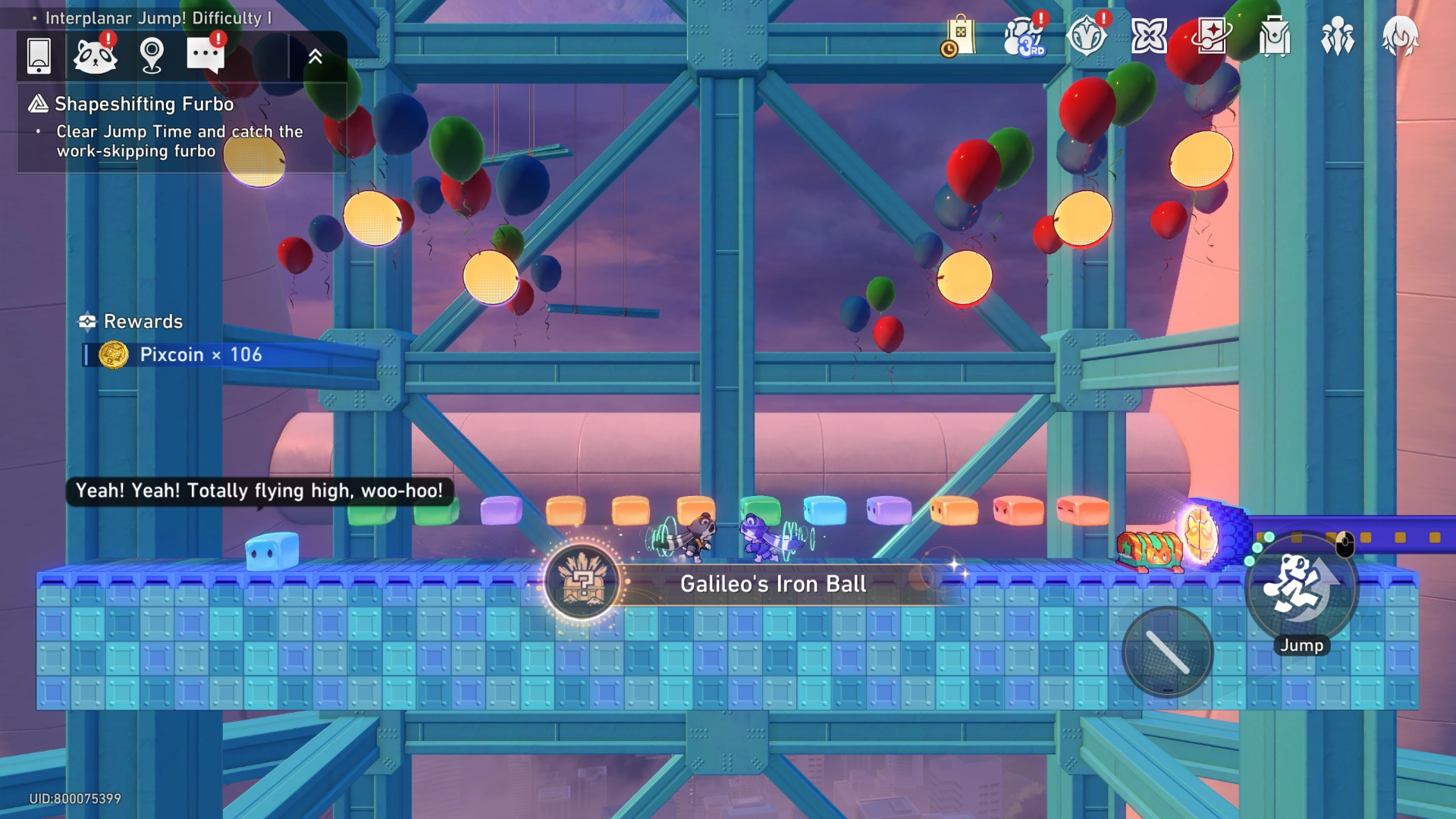The height and width of the screenshot is (819, 1456).
Task: Collapse the quest tracker with the chevron
Action: tap(317, 55)
